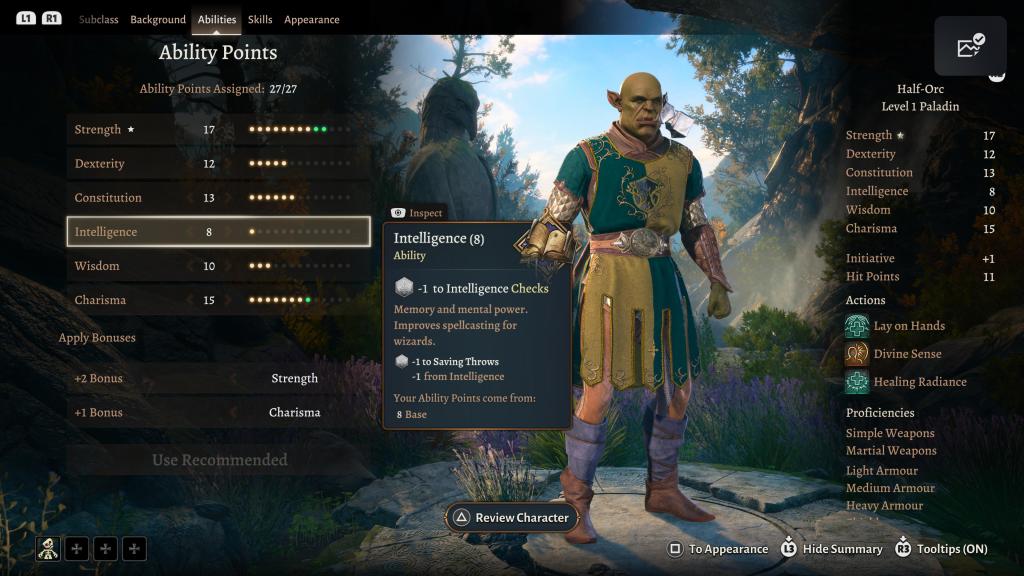Open the Background tab

click(158, 20)
